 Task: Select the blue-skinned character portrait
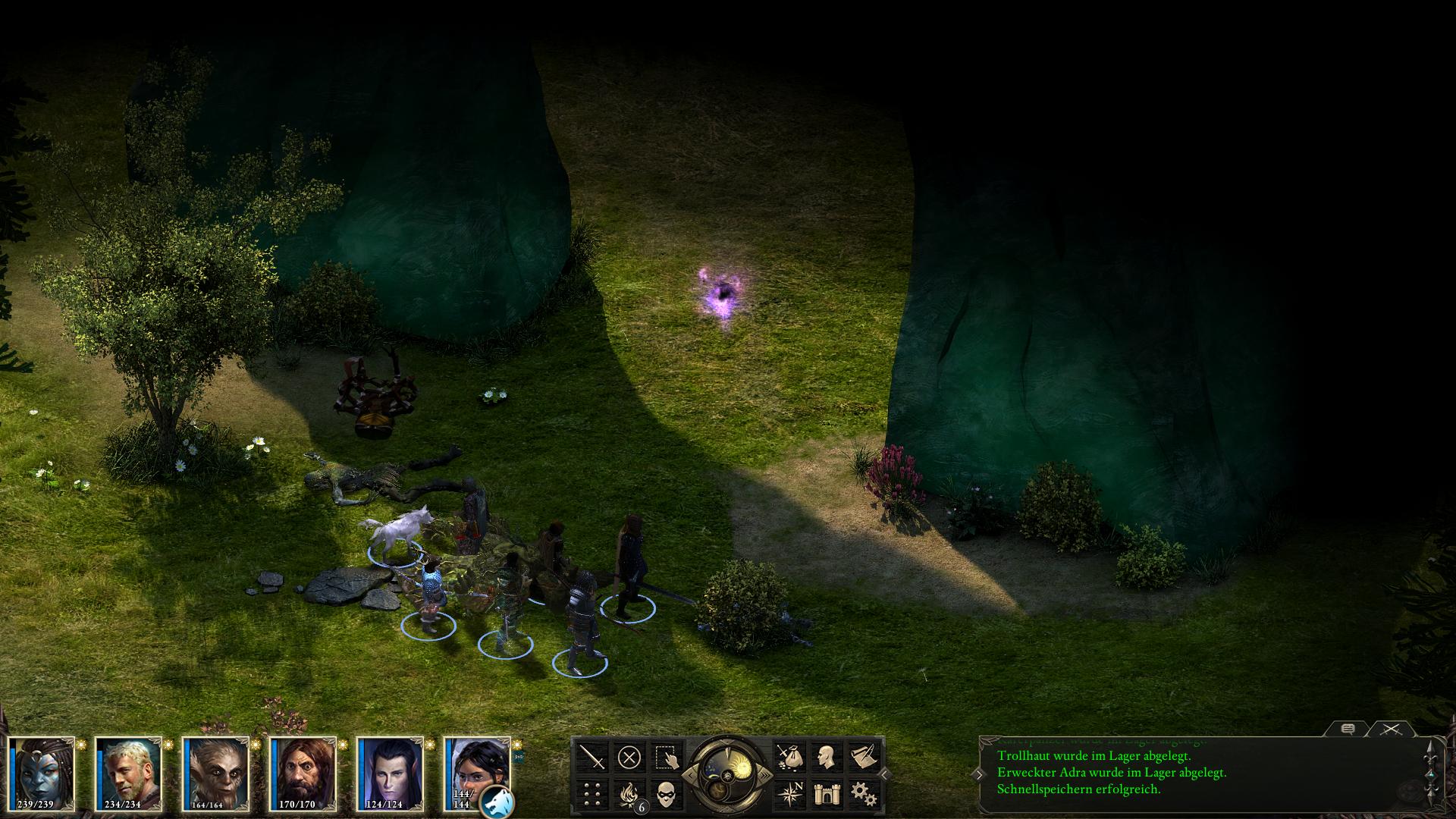point(42,773)
